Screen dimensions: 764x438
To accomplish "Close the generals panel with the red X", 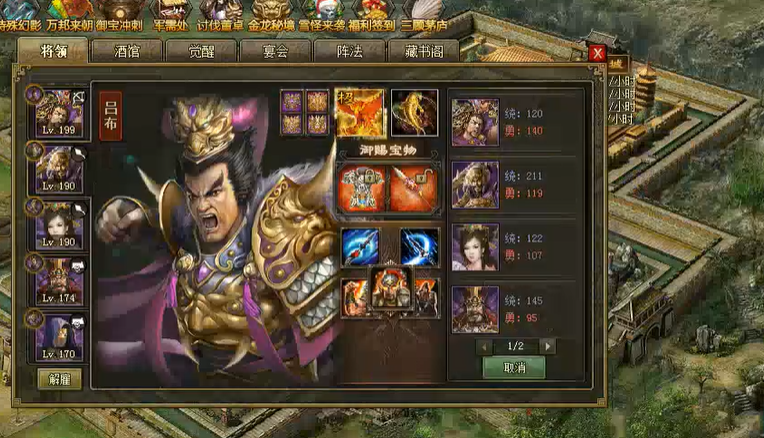I will click(x=597, y=53).
